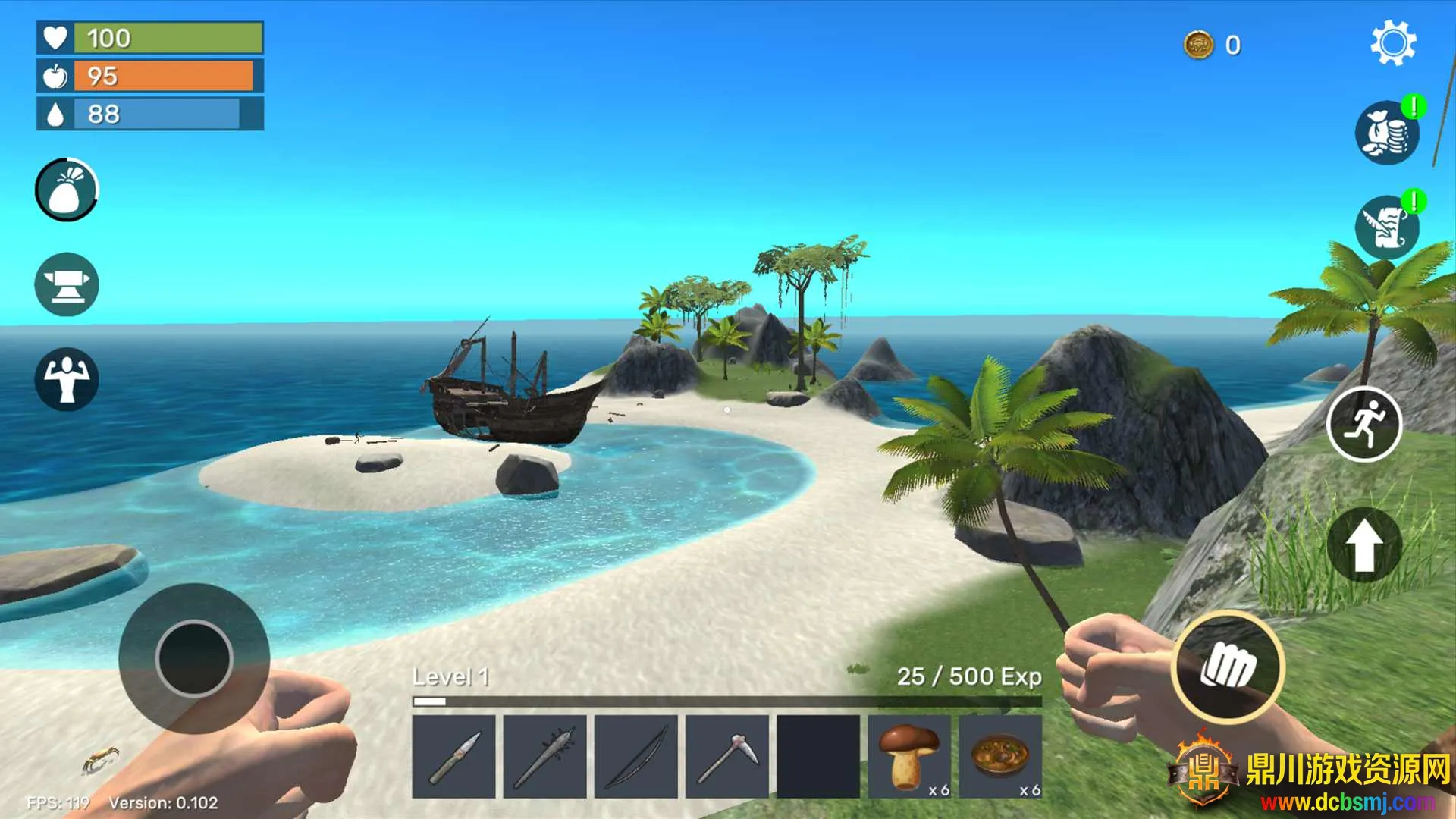Image resolution: width=1456 pixels, height=819 pixels.
Task: Select the stew bowl slot
Action: tap(1000, 756)
